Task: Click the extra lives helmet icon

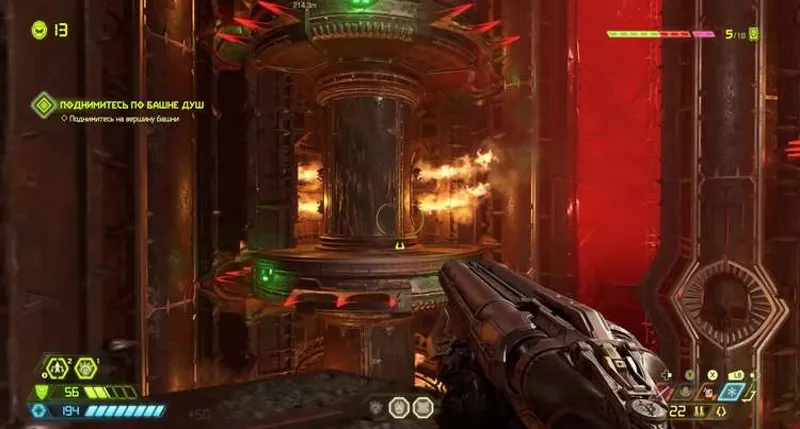Action: click(x=39, y=29)
